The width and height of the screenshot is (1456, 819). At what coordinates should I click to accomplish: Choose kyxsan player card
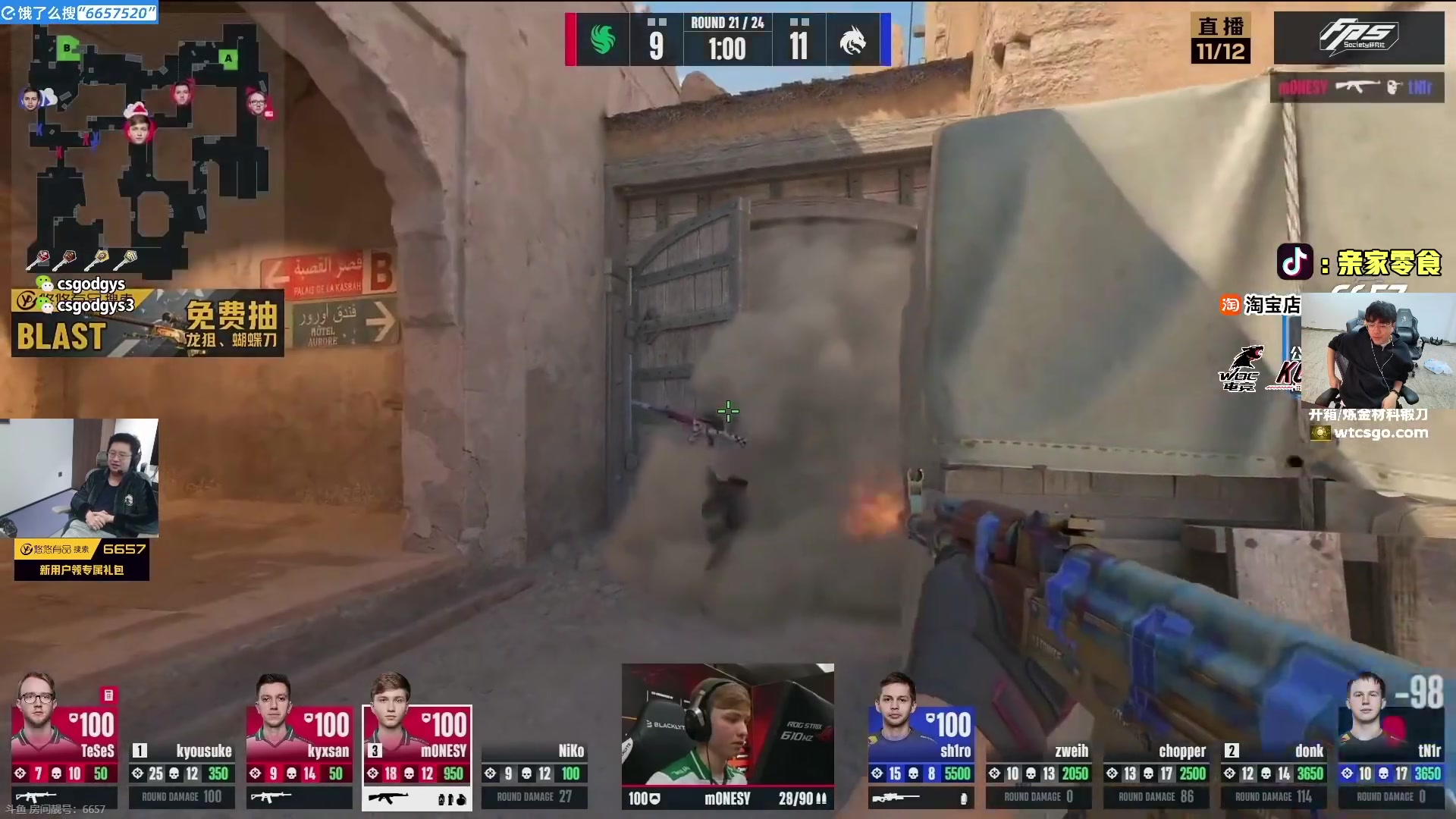pyautogui.click(x=300, y=741)
